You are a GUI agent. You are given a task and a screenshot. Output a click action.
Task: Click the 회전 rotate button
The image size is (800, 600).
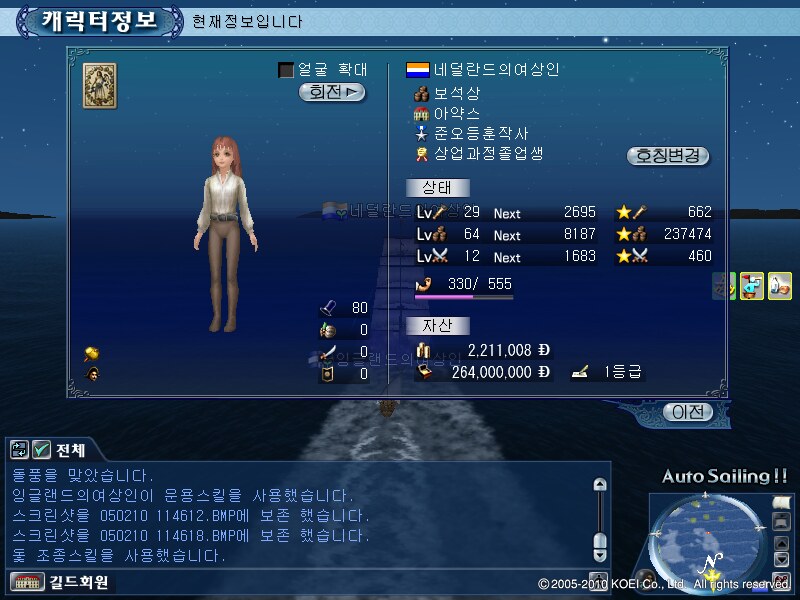(x=332, y=92)
